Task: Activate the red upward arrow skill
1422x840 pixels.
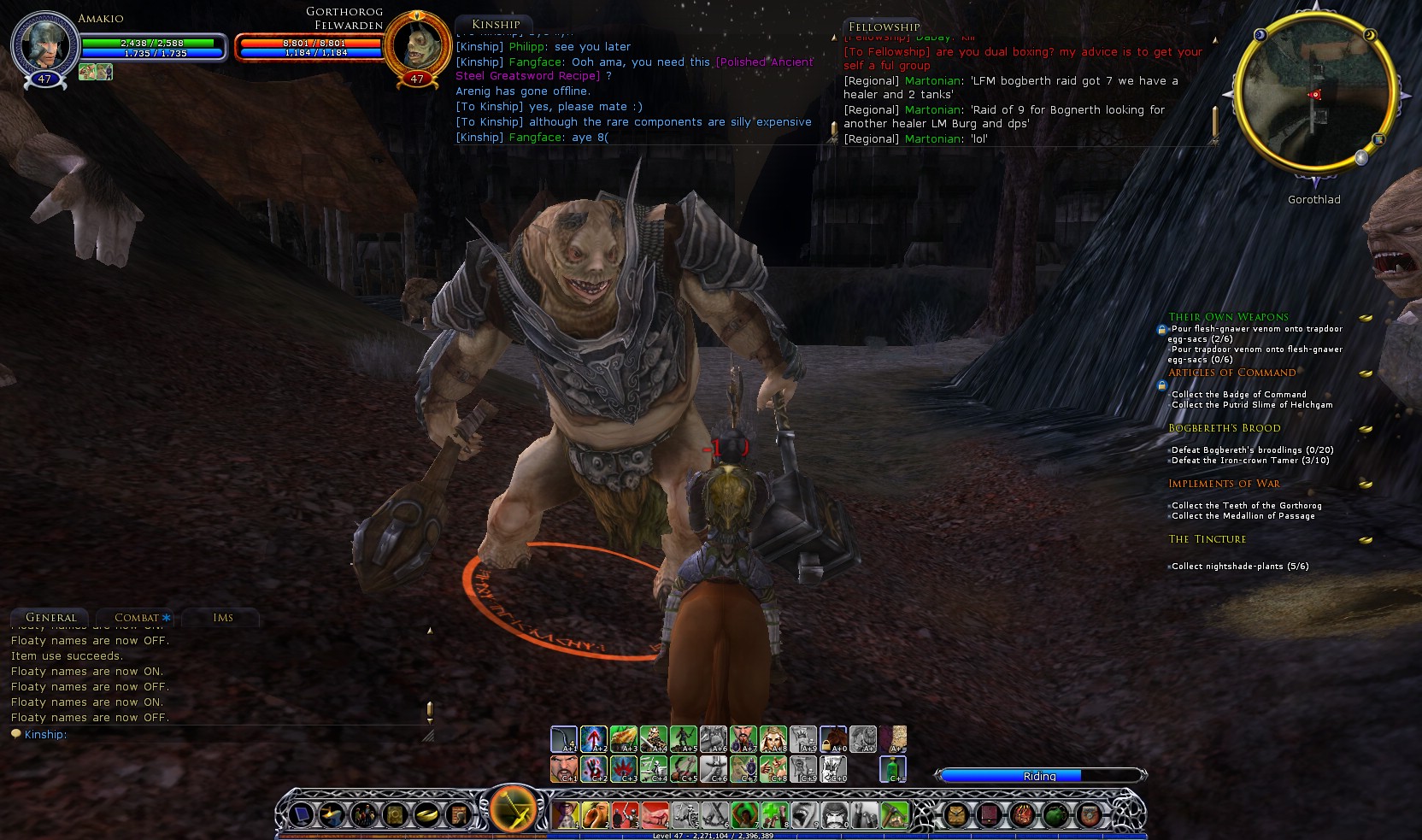Action: (x=594, y=738)
